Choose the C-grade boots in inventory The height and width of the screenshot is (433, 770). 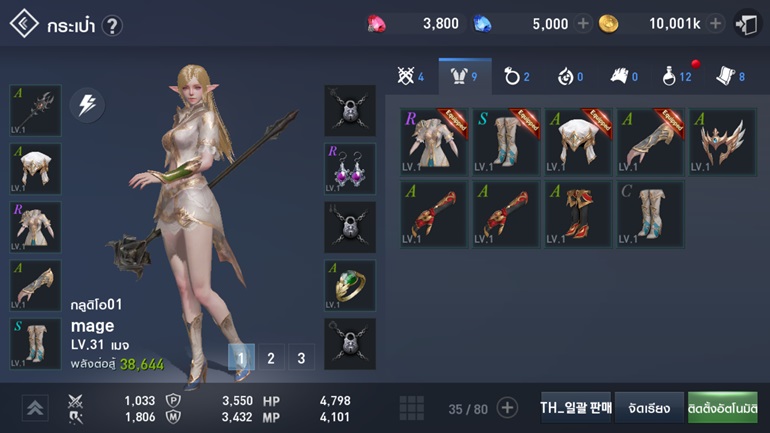(x=651, y=213)
